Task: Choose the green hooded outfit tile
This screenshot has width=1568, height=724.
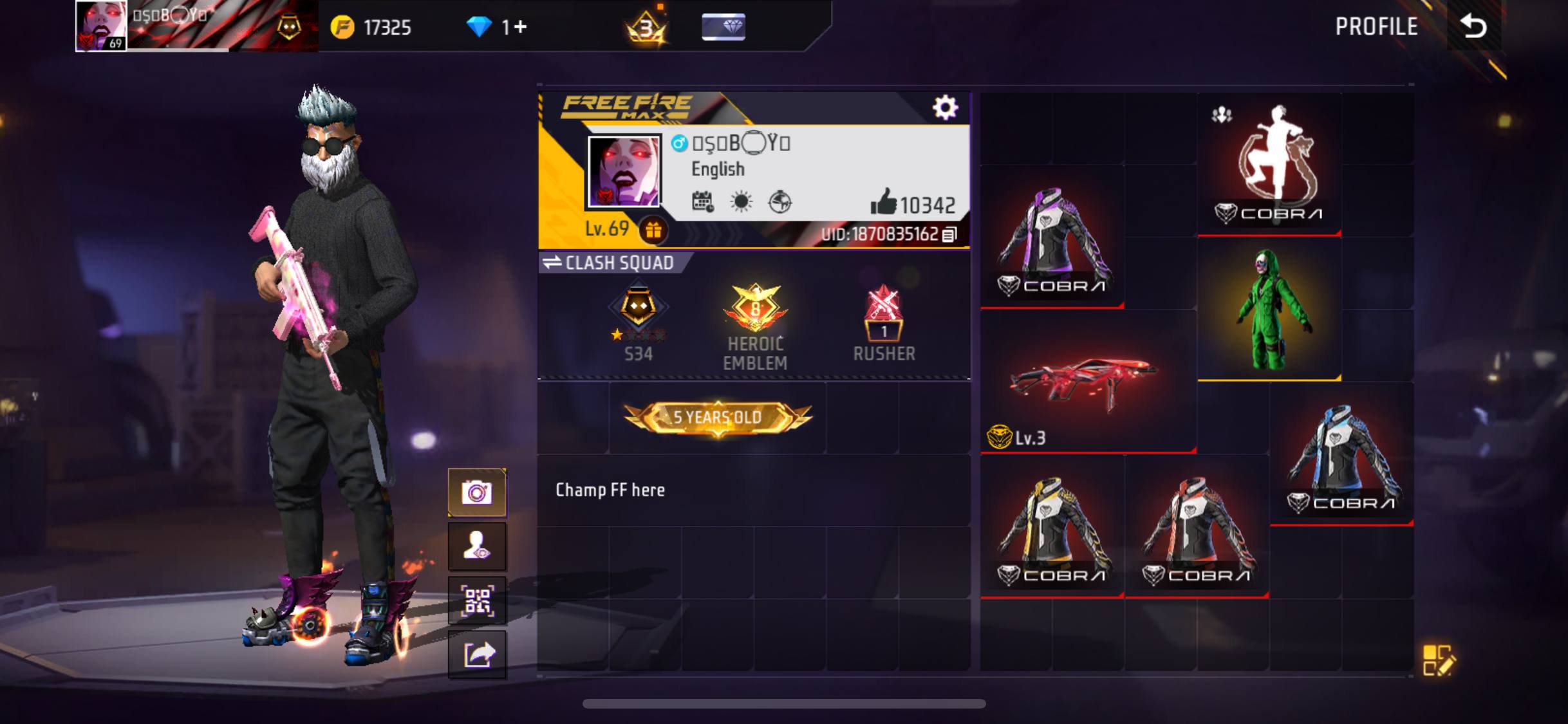Action: tap(1269, 310)
